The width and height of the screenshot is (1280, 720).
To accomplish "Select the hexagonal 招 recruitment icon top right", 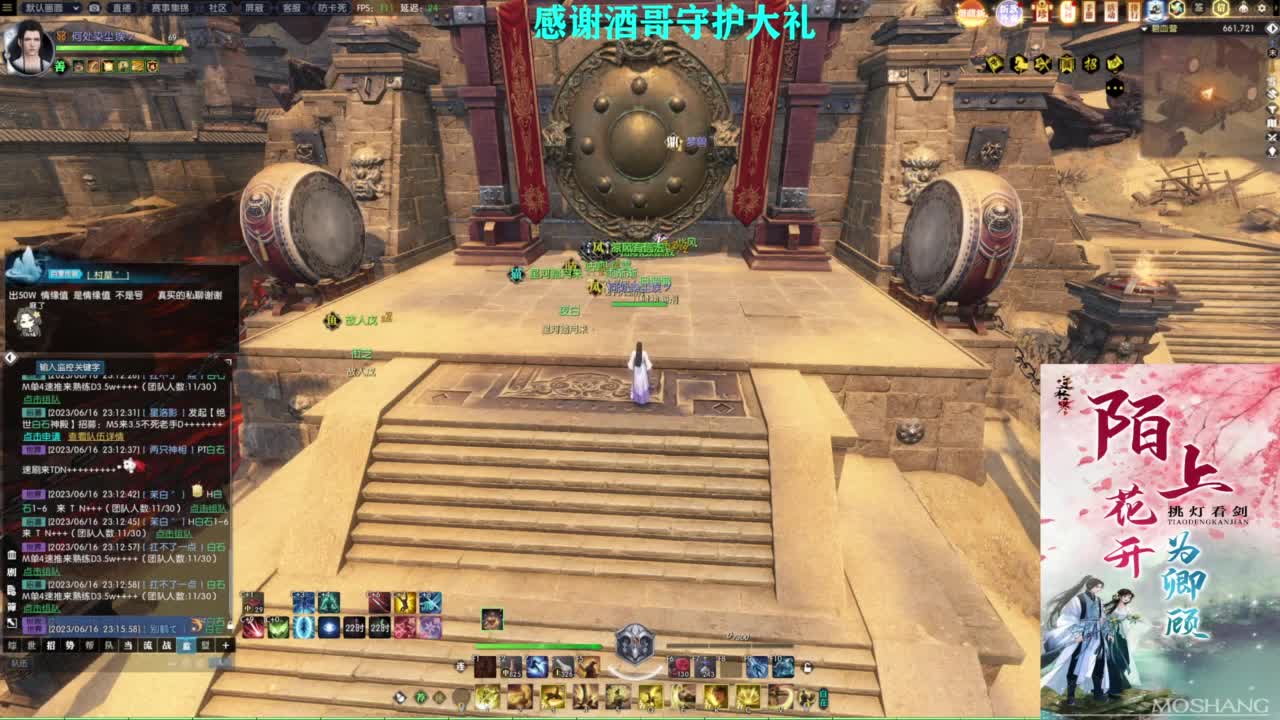I will (1091, 63).
